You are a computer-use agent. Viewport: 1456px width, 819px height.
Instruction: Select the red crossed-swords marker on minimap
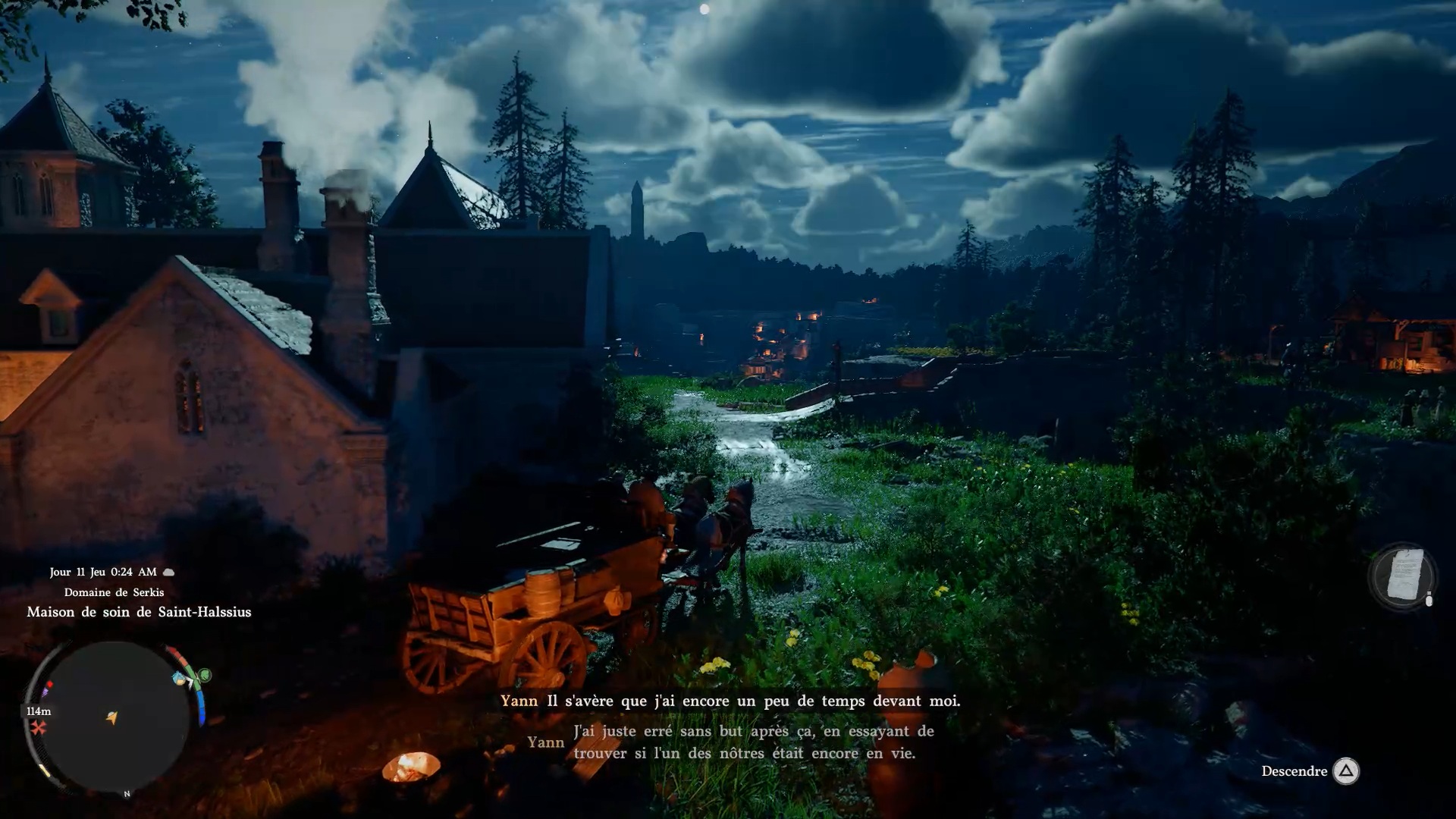[x=38, y=728]
